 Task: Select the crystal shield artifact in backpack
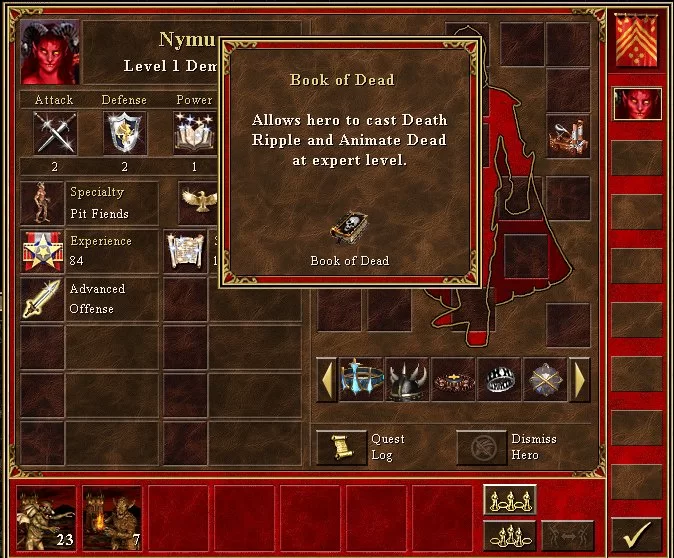[x=544, y=380]
